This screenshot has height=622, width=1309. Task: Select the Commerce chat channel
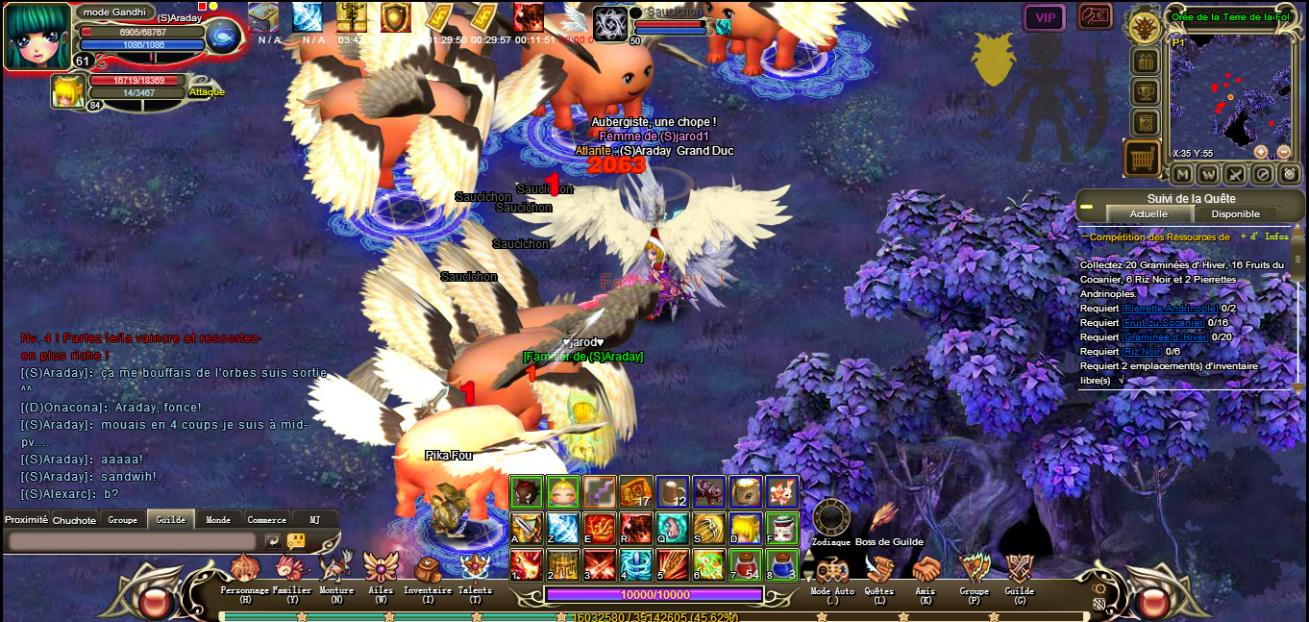click(x=267, y=520)
